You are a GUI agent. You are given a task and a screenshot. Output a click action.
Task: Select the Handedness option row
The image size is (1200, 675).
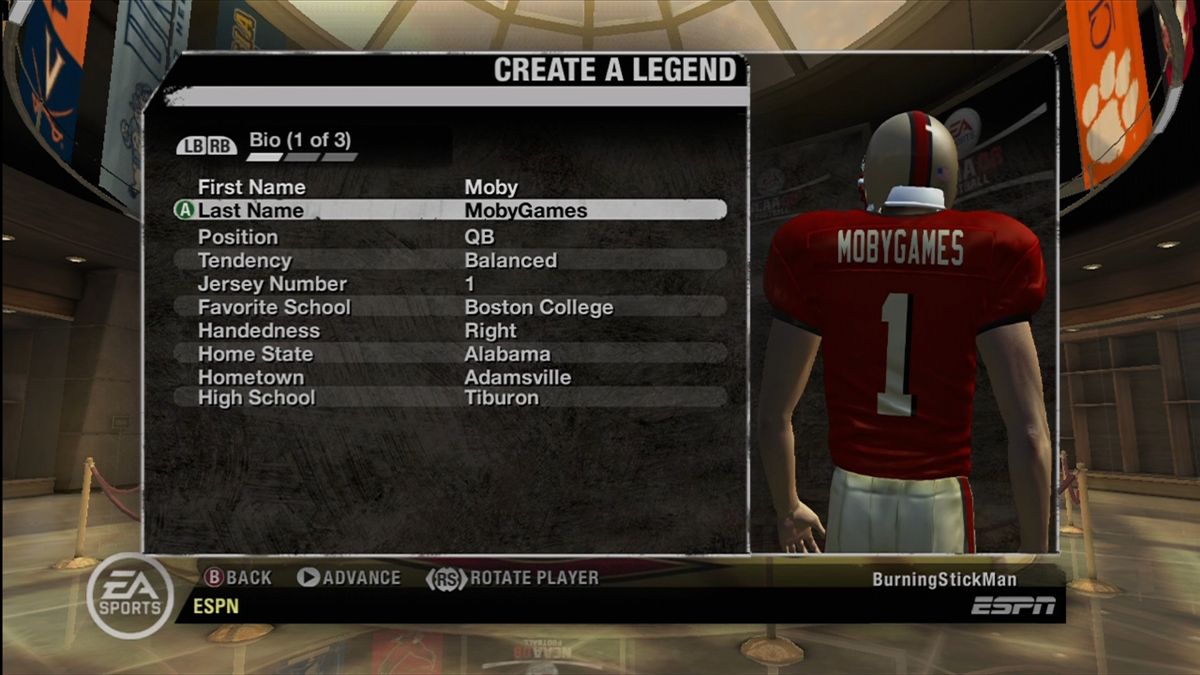coord(450,331)
